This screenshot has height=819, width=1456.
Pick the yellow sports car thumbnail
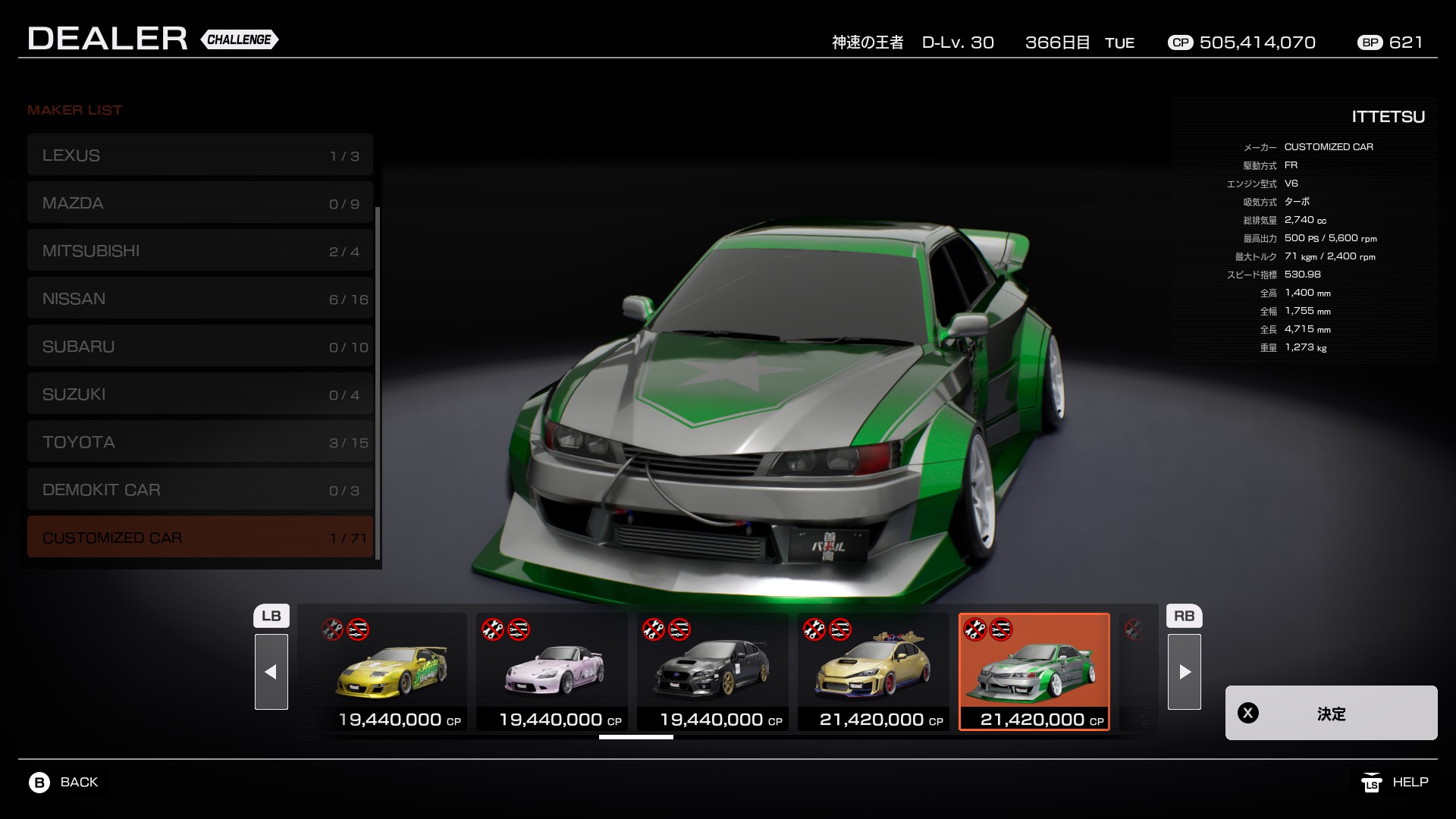[x=391, y=672]
